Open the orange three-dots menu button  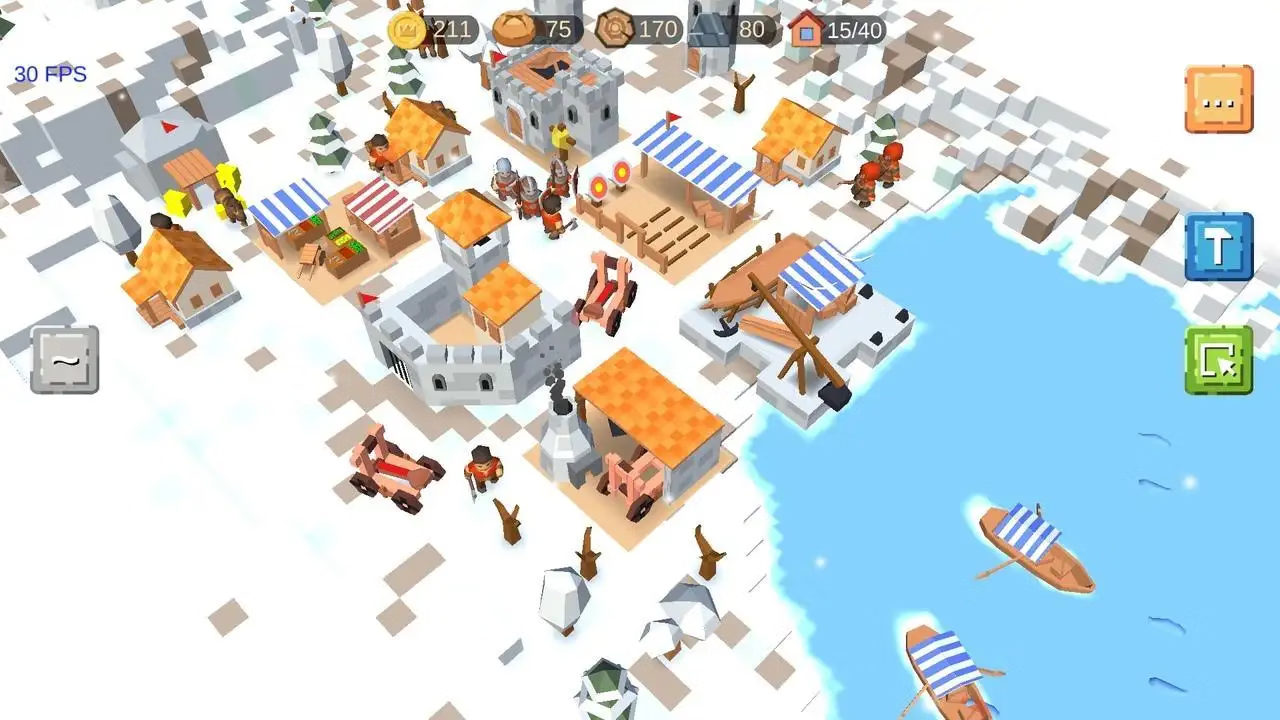(x=1218, y=100)
